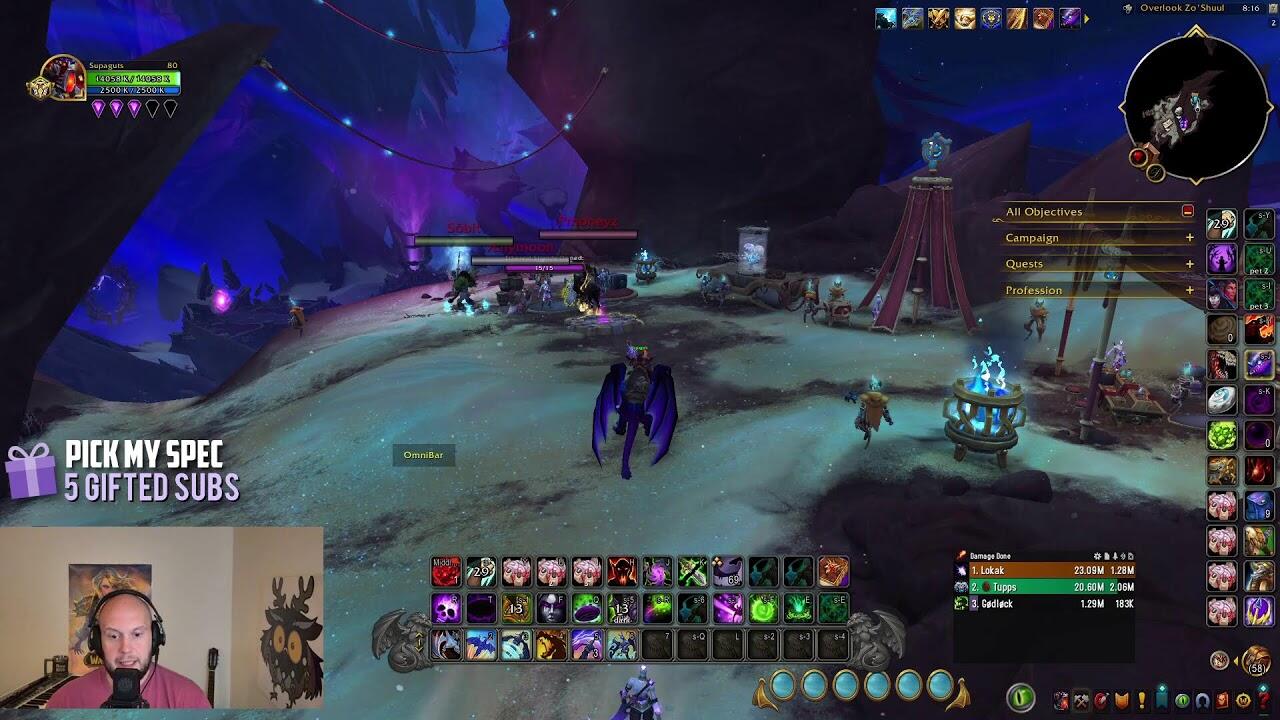Activate the pale purple face ability

click(551, 608)
